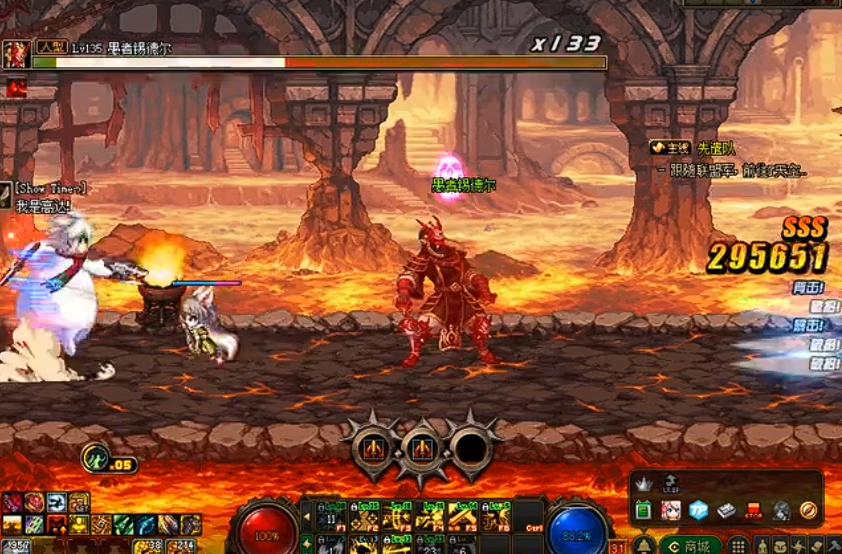Open the anime girl portrait icon

click(x=668, y=510)
